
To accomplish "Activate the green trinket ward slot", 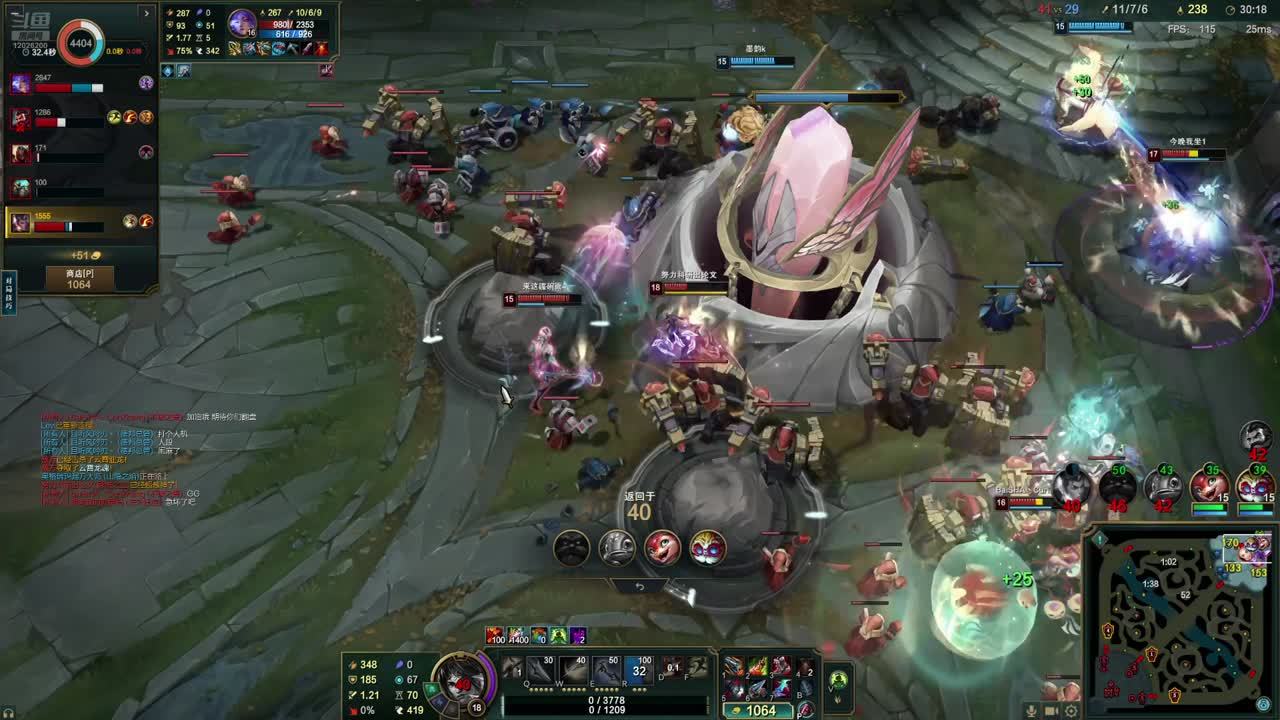I will coord(838,680).
